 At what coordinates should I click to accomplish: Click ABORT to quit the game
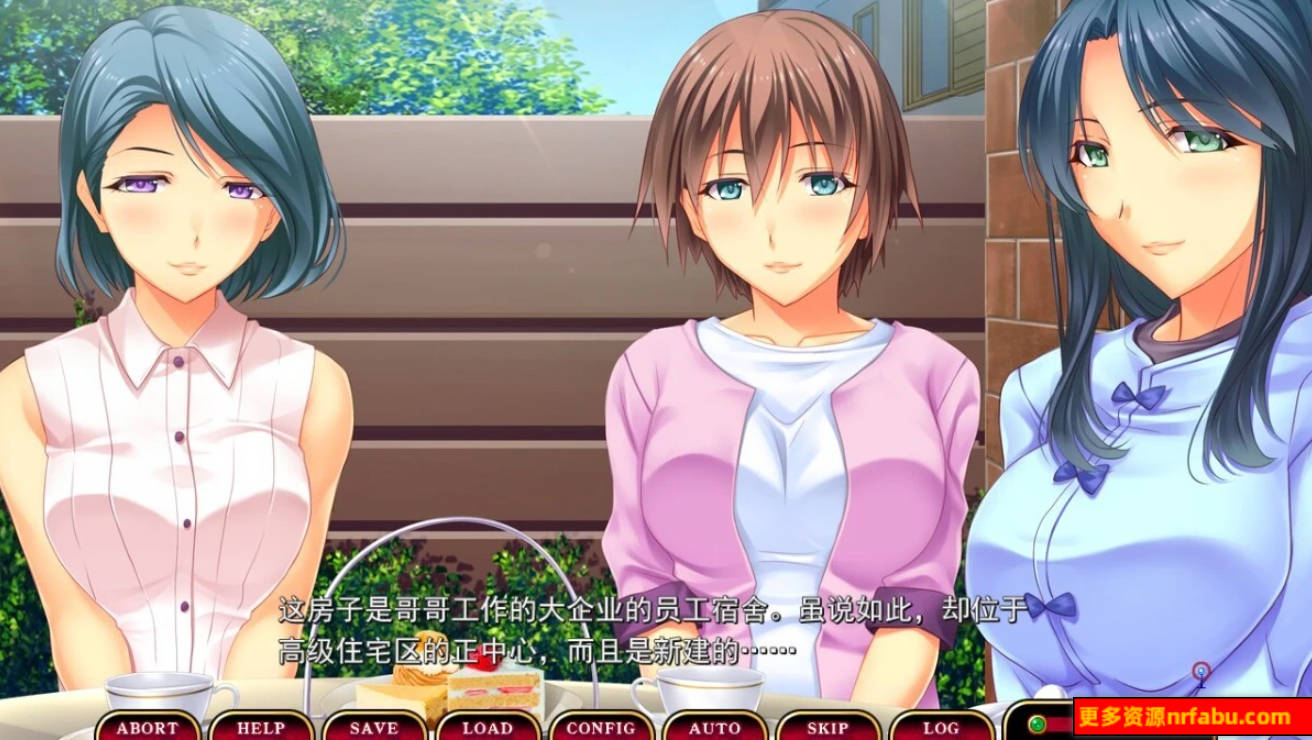[148, 729]
